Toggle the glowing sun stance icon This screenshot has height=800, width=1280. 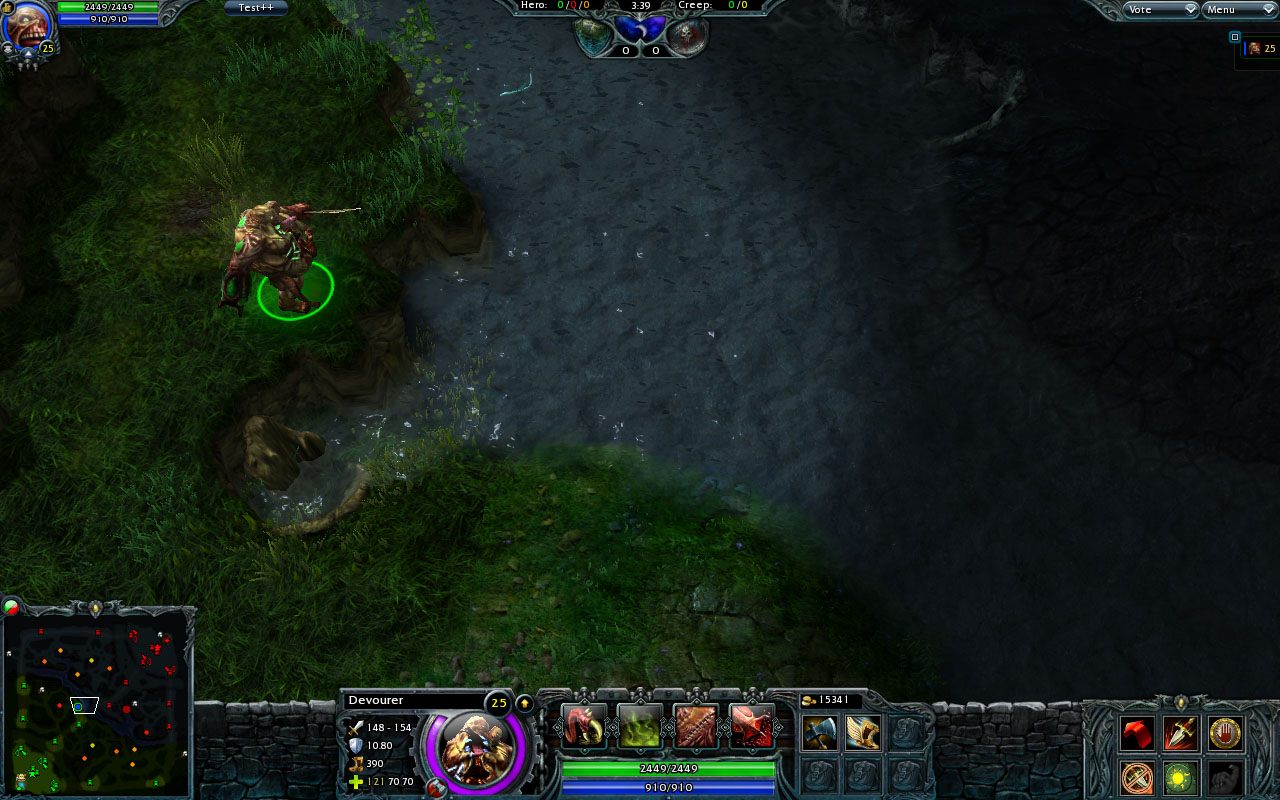[1178, 777]
